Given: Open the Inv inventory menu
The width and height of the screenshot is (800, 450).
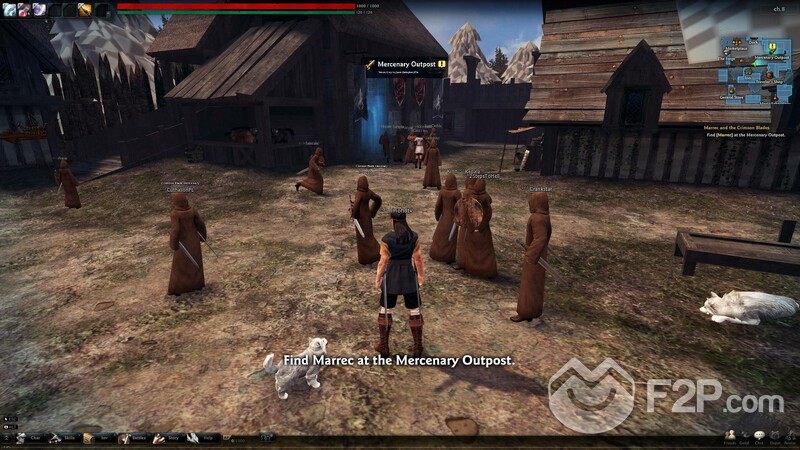Looking at the screenshot, I should coord(98,438).
